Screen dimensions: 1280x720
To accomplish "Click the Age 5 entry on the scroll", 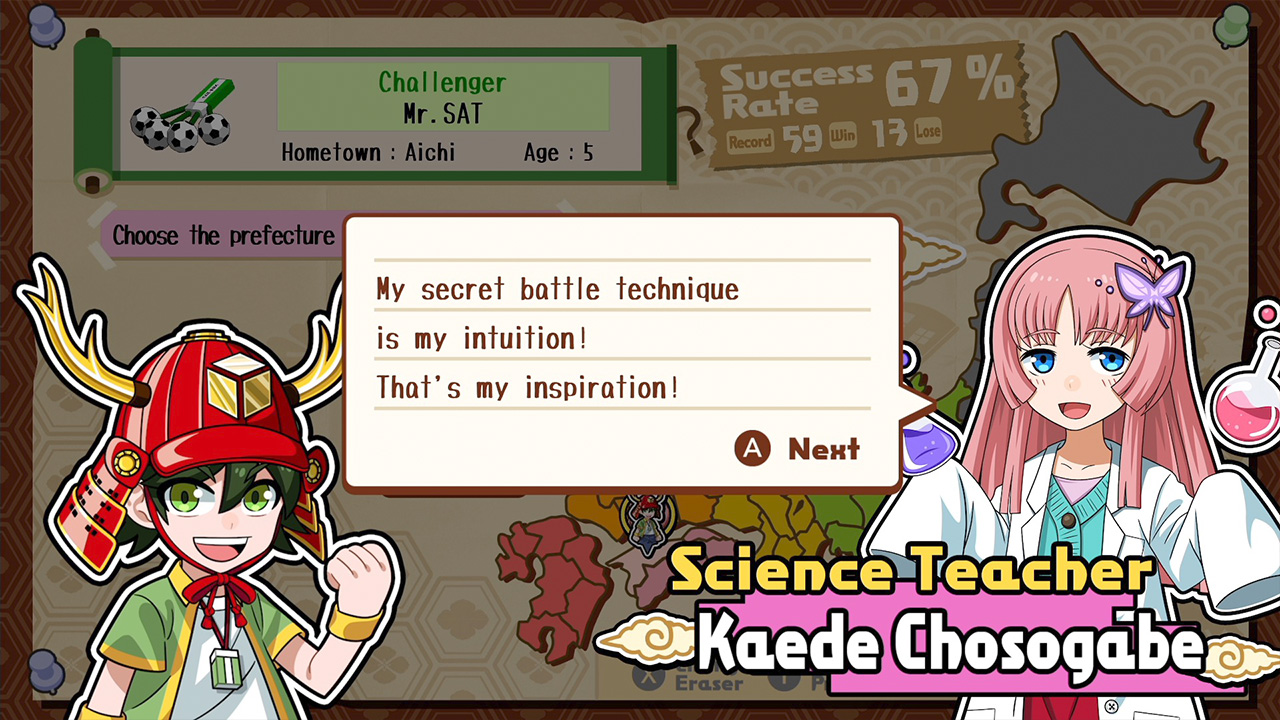I will [558, 153].
